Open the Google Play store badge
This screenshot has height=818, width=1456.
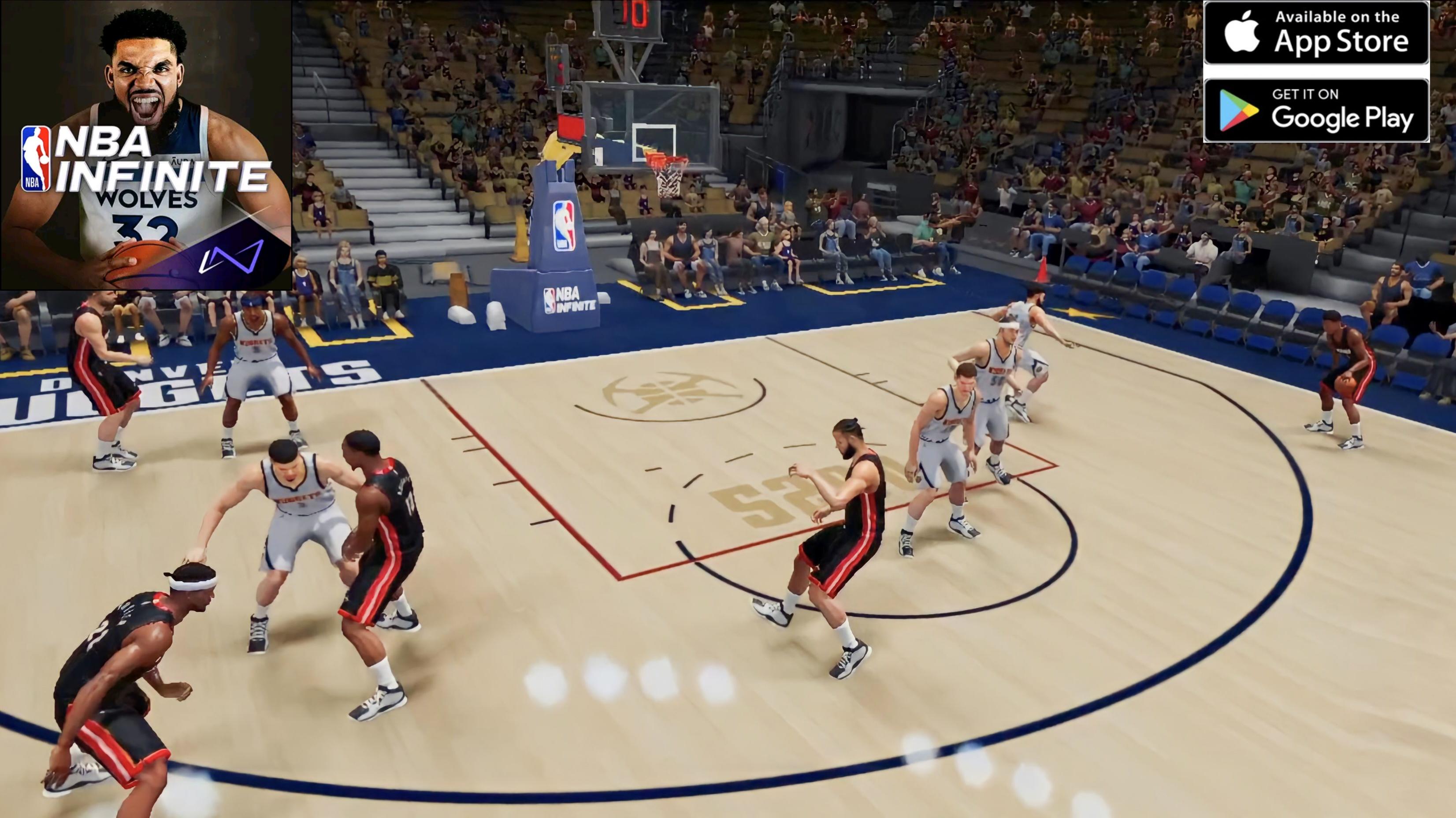point(1316,110)
